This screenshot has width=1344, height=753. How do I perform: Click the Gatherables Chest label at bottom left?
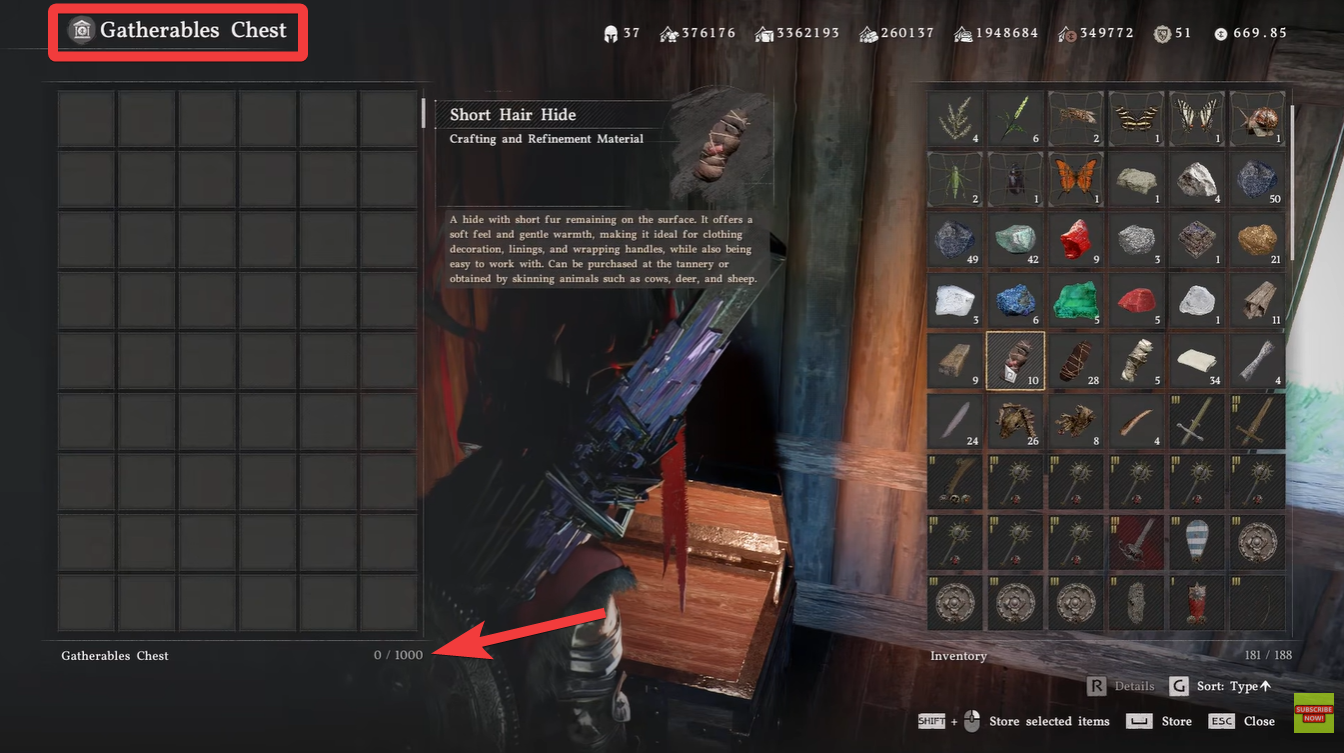tap(113, 655)
